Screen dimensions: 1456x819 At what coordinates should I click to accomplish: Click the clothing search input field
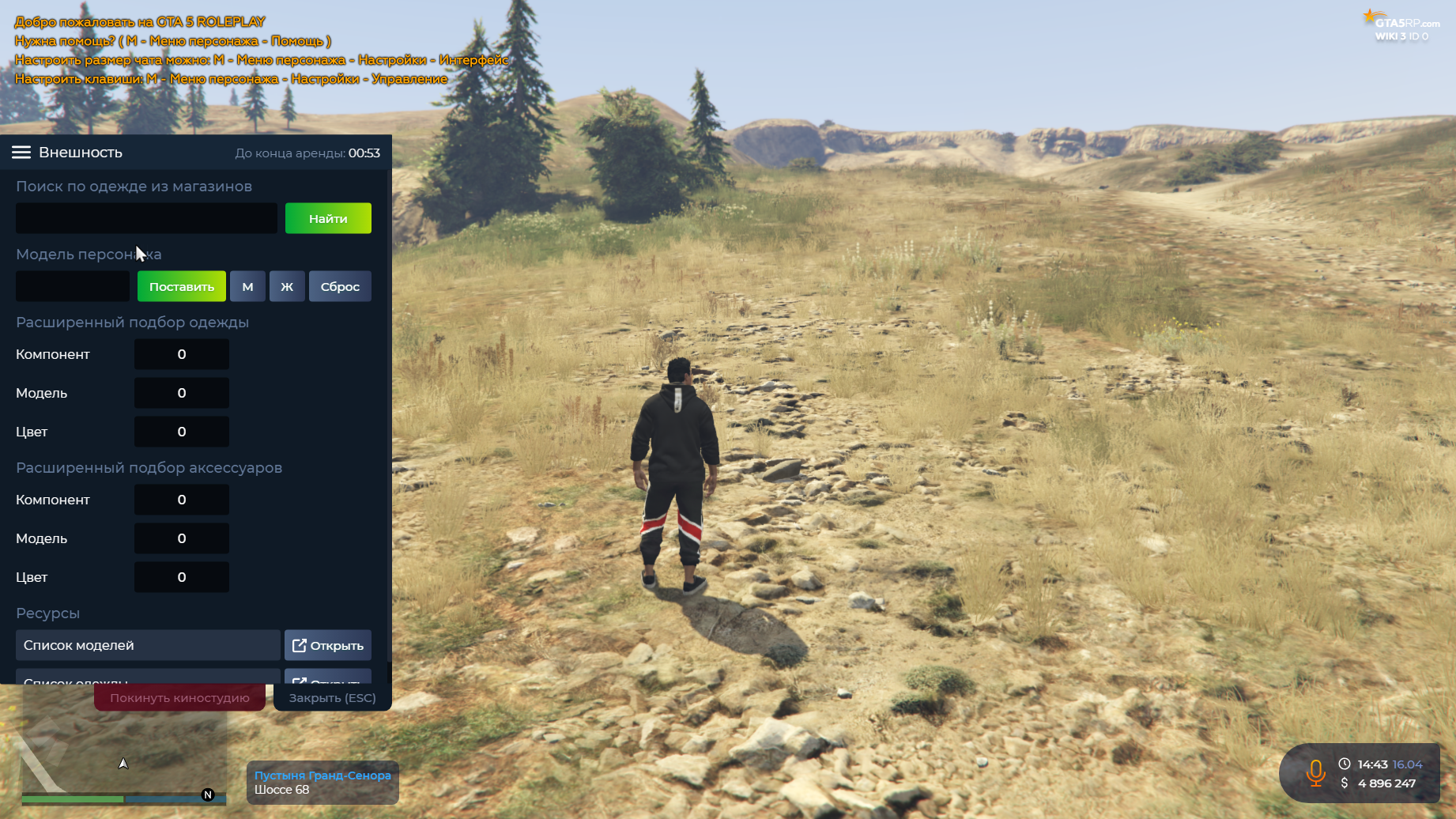point(146,218)
